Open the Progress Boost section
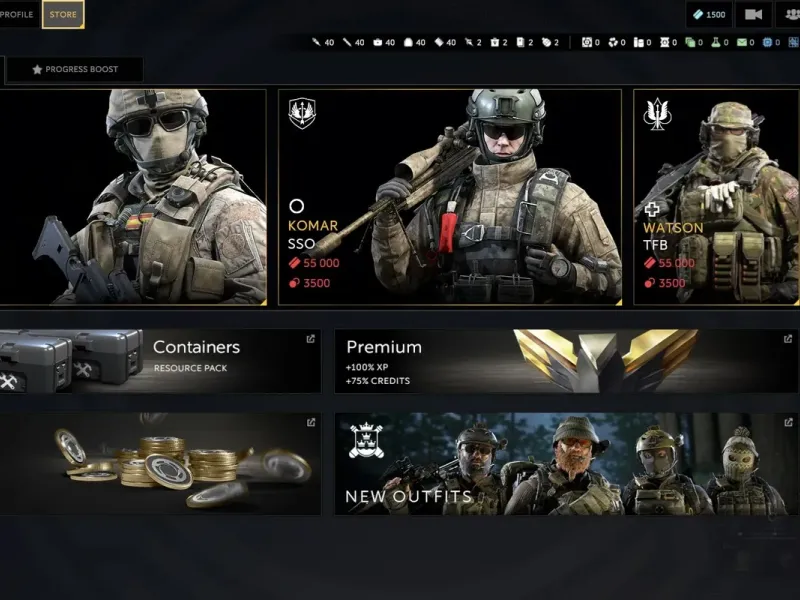Screen dimensions: 800x600 point(76,70)
